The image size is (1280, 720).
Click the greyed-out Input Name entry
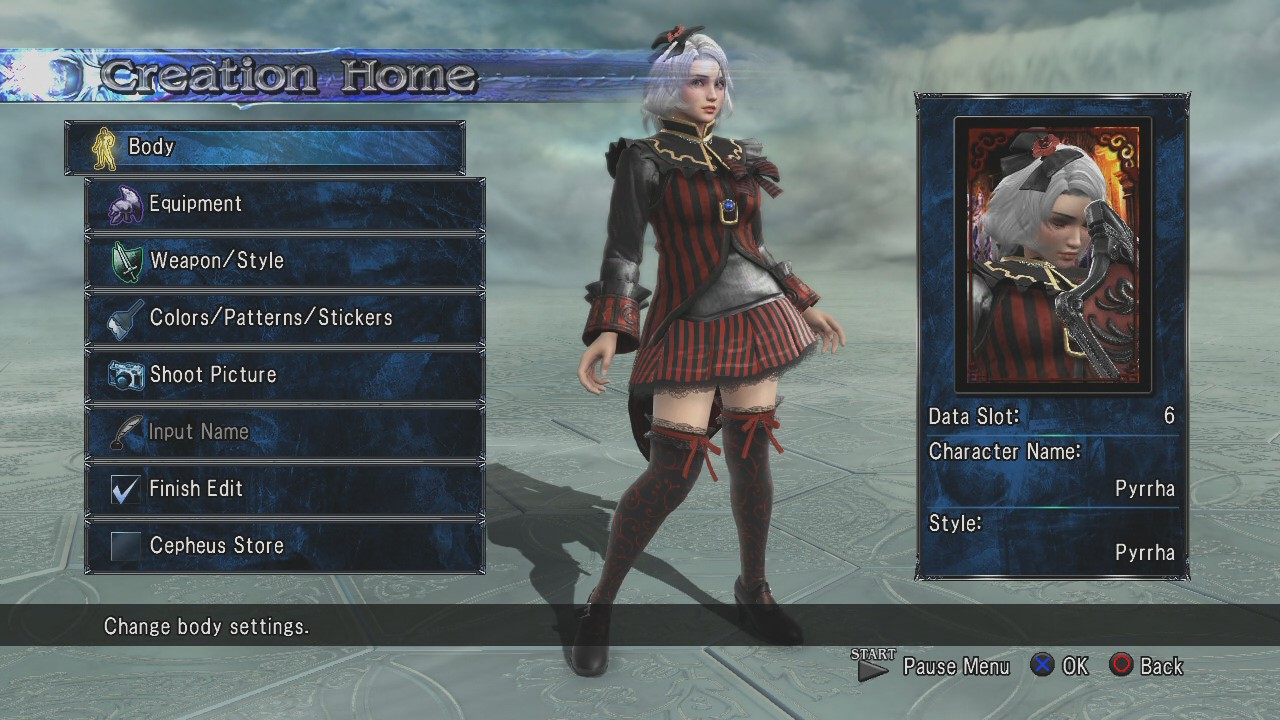[x=285, y=432]
